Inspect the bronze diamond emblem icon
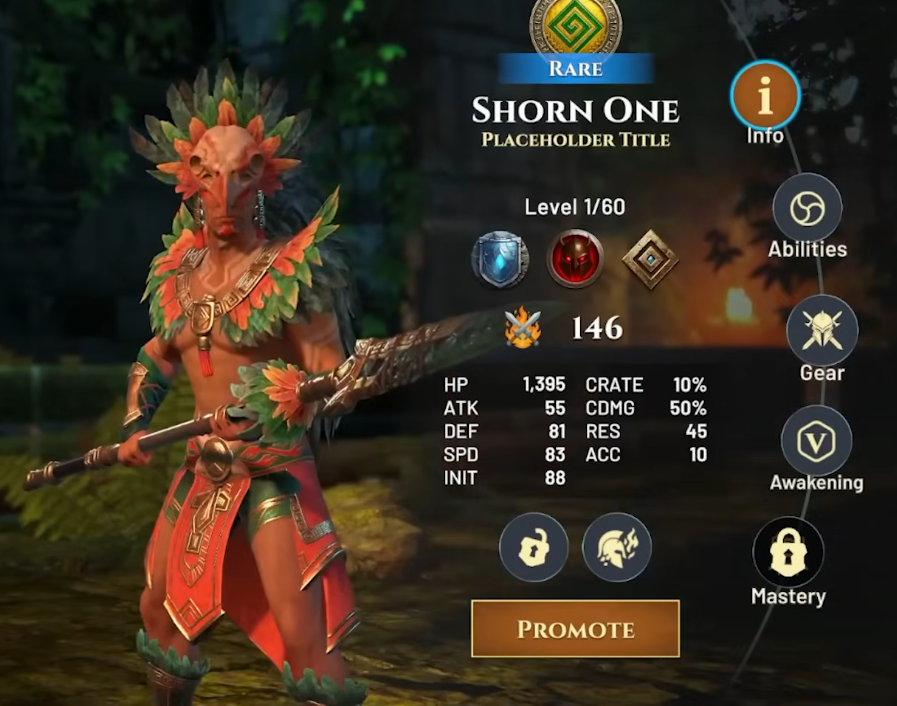Screen dimensions: 897x706 click(650, 258)
